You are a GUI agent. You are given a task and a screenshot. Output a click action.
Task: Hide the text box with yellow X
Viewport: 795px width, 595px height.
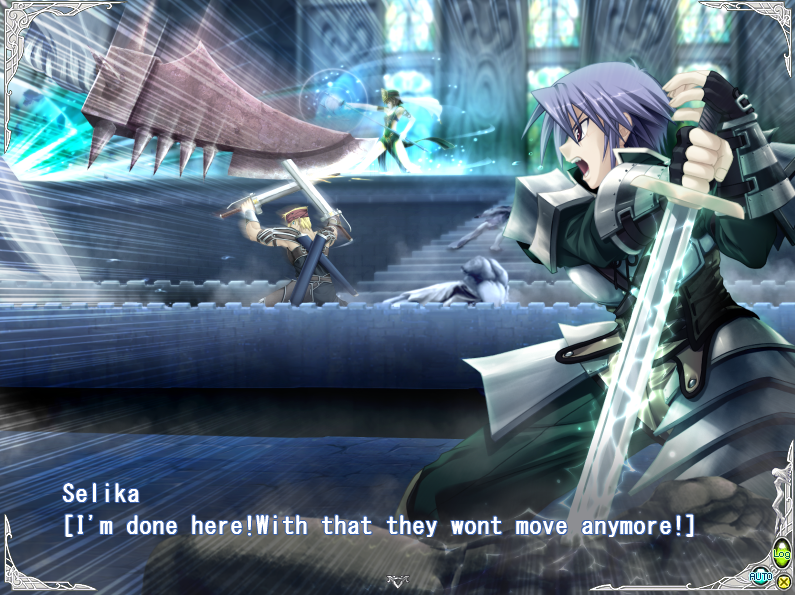coord(783,581)
